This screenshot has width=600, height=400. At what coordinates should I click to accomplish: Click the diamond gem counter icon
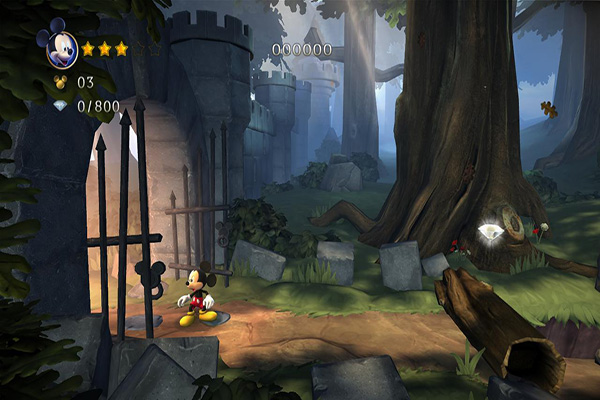(x=58, y=104)
